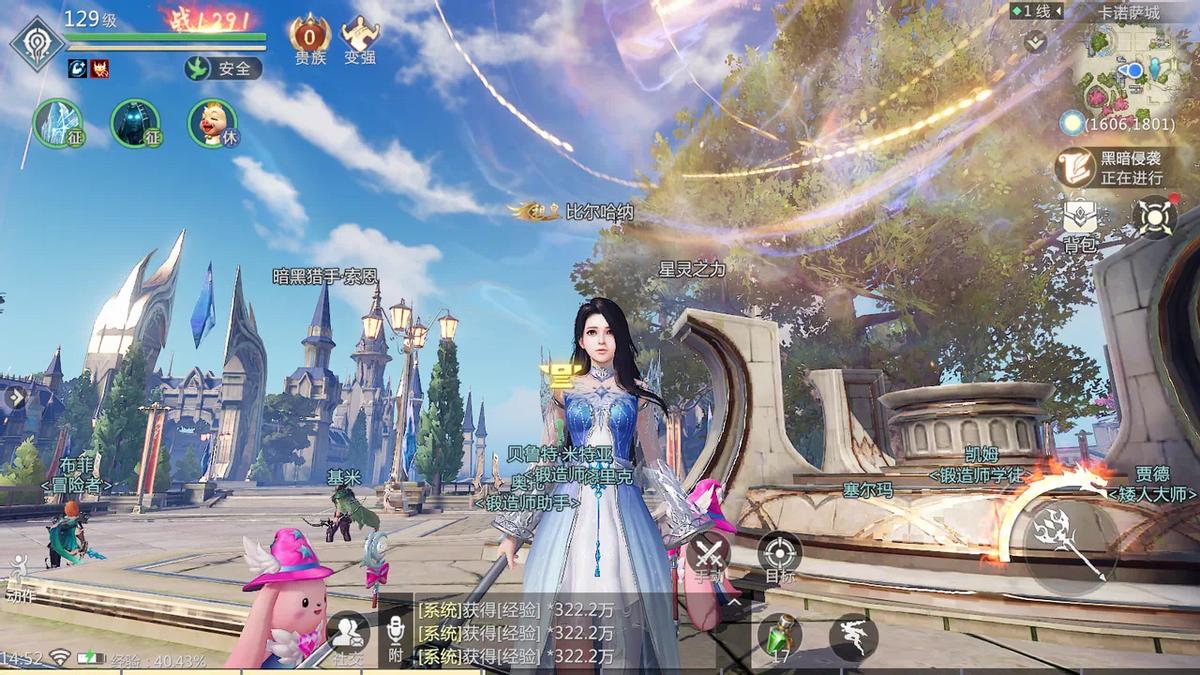Select the resting chicken pet portrait
1200x675 pixels.
coord(212,123)
